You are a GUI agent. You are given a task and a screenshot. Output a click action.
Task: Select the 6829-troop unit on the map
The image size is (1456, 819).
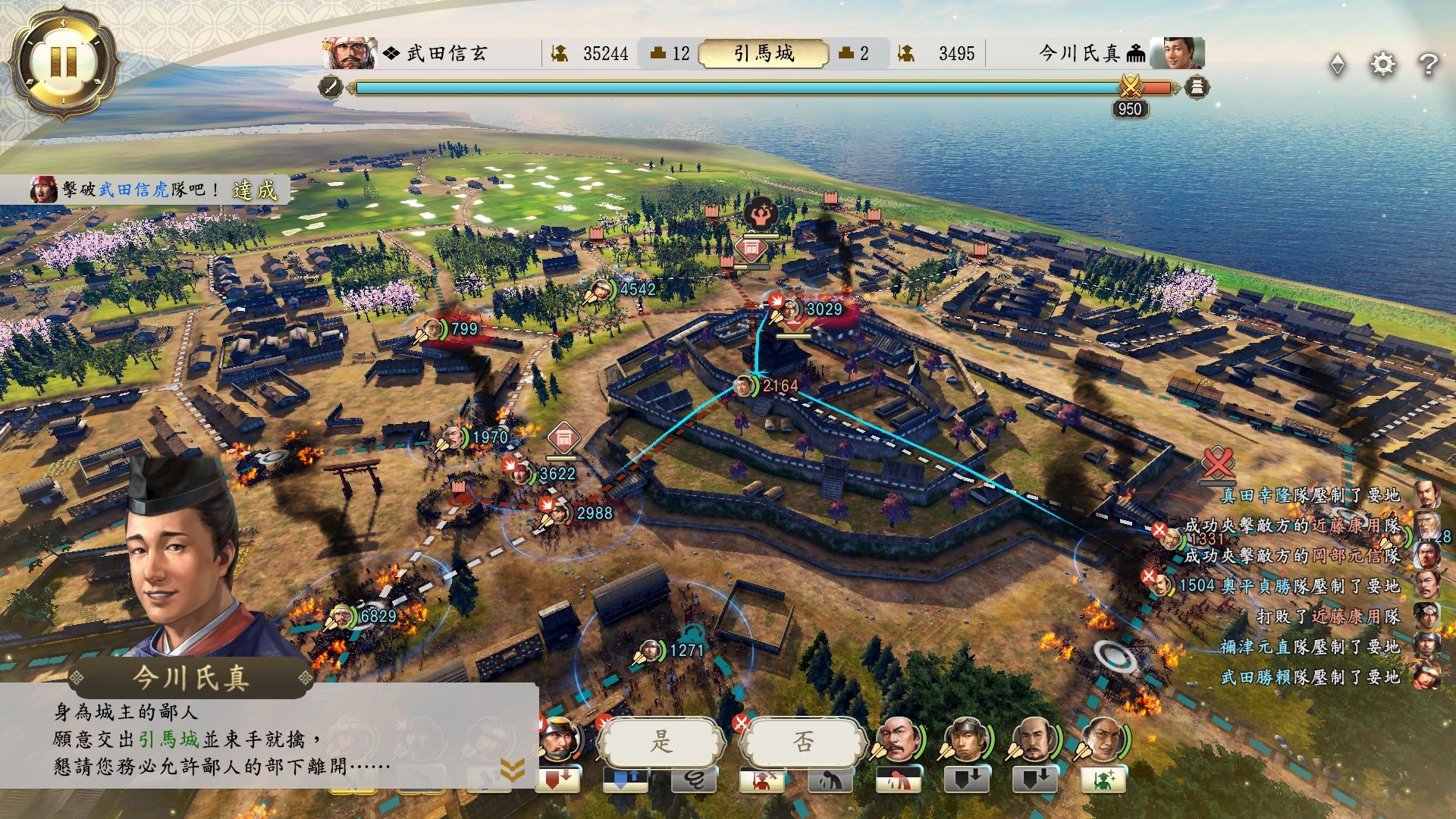(344, 617)
